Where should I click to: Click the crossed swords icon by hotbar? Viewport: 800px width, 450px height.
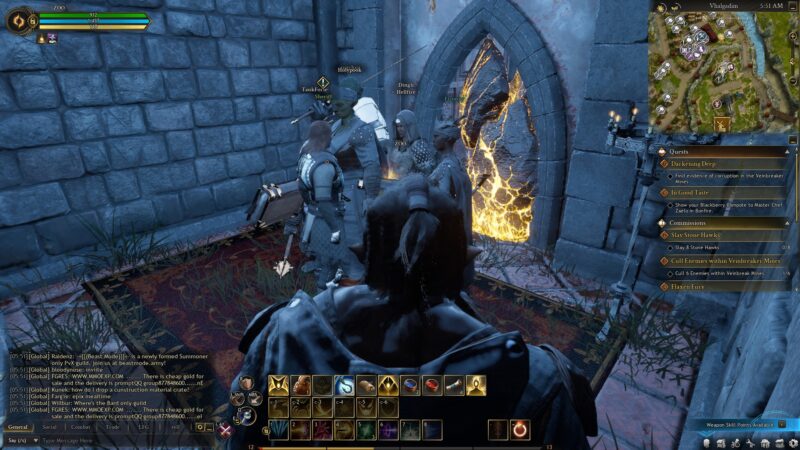(226, 429)
